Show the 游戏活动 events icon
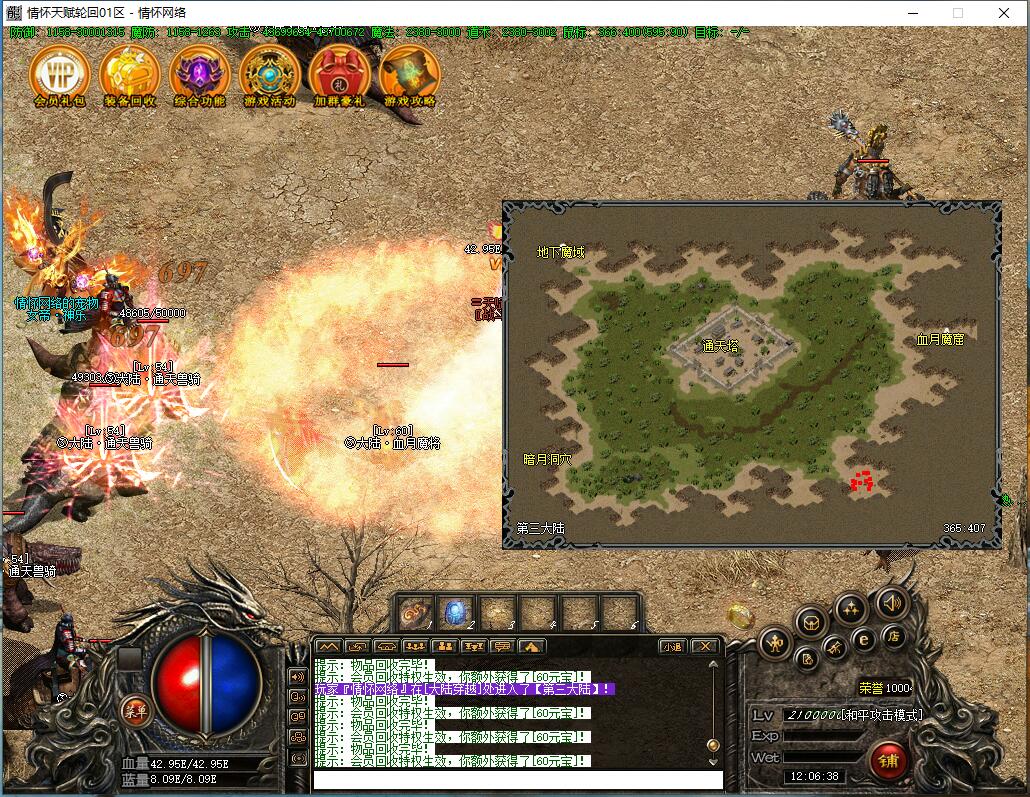 click(270, 73)
